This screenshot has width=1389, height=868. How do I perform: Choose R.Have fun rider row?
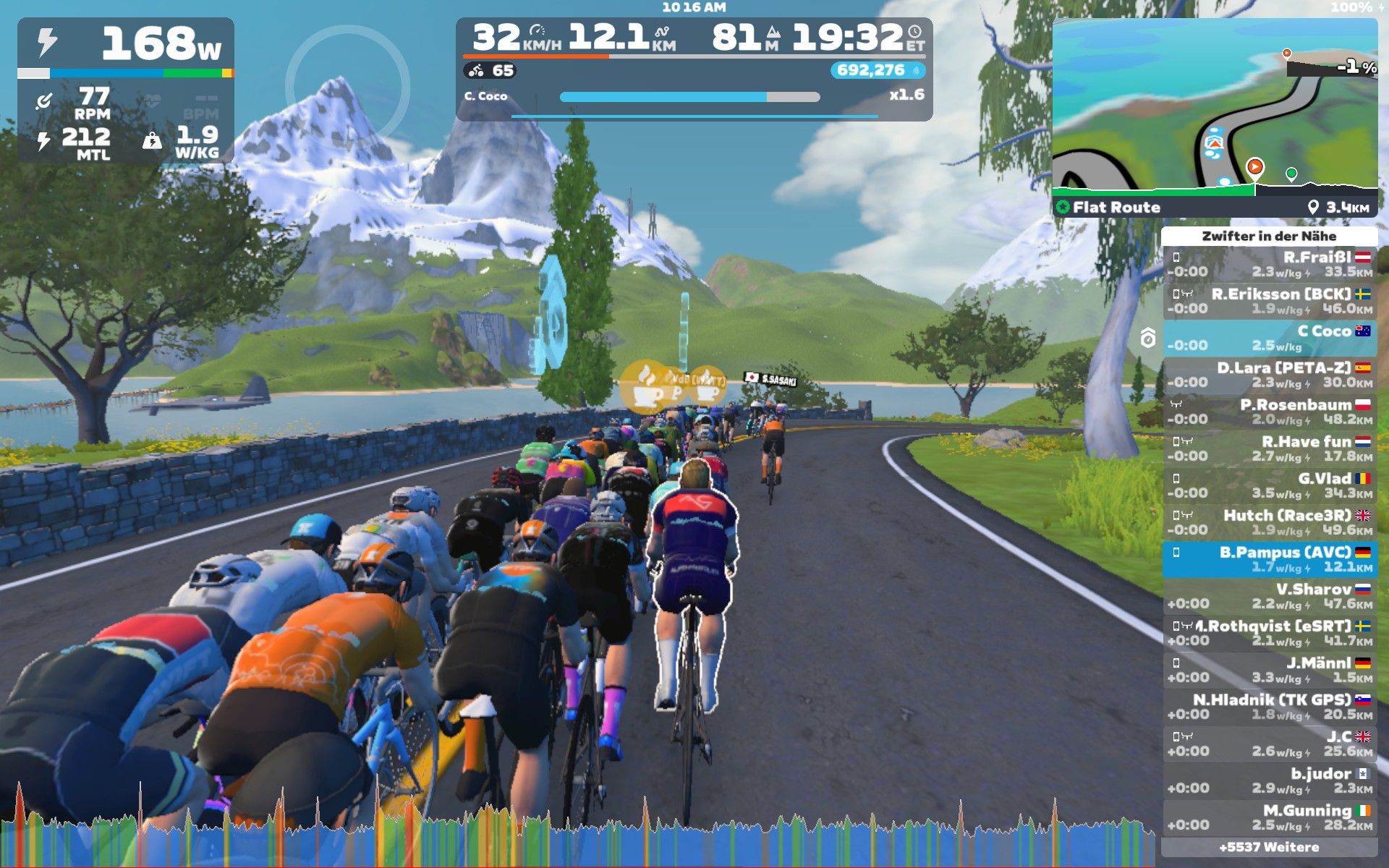(x=1270, y=449)
